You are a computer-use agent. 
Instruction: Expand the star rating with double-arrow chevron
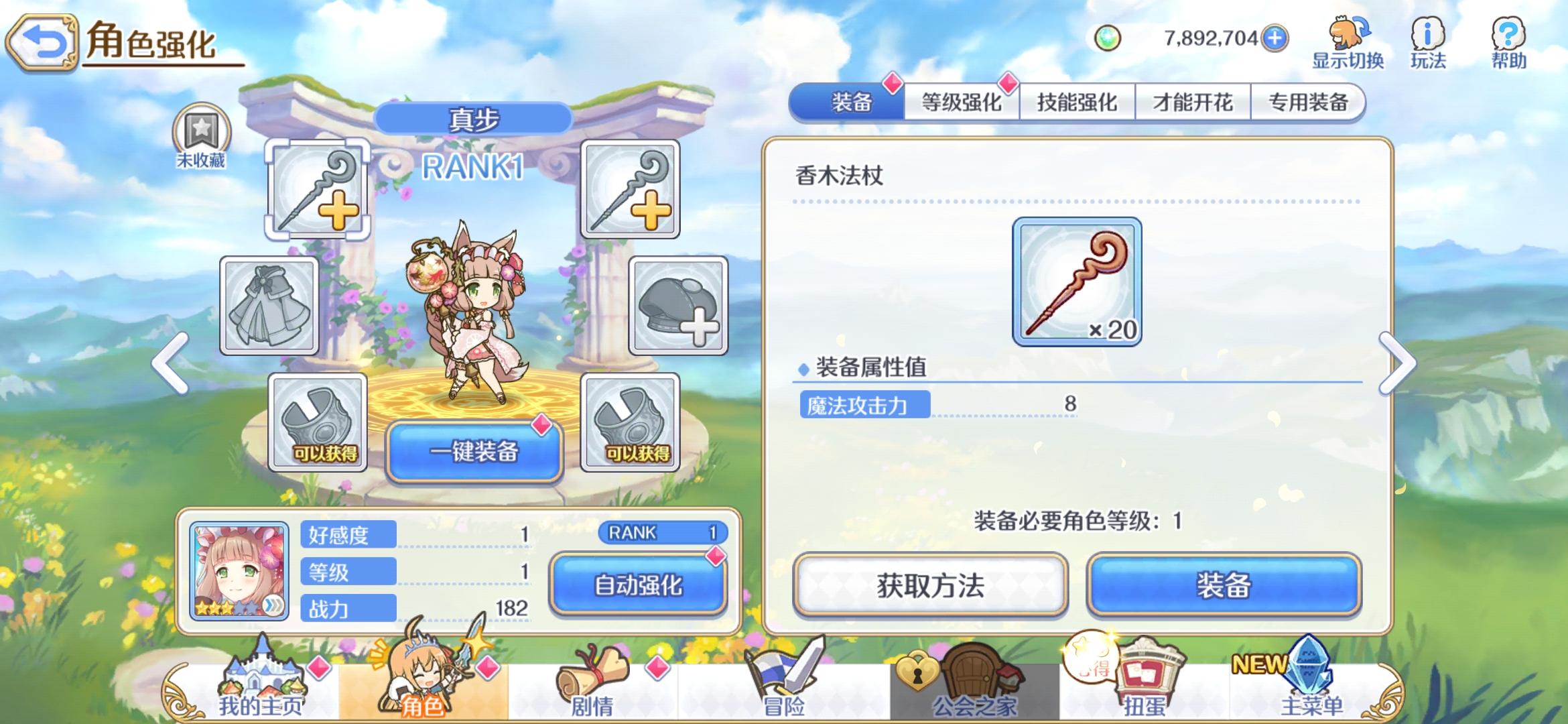pos(274,607)
